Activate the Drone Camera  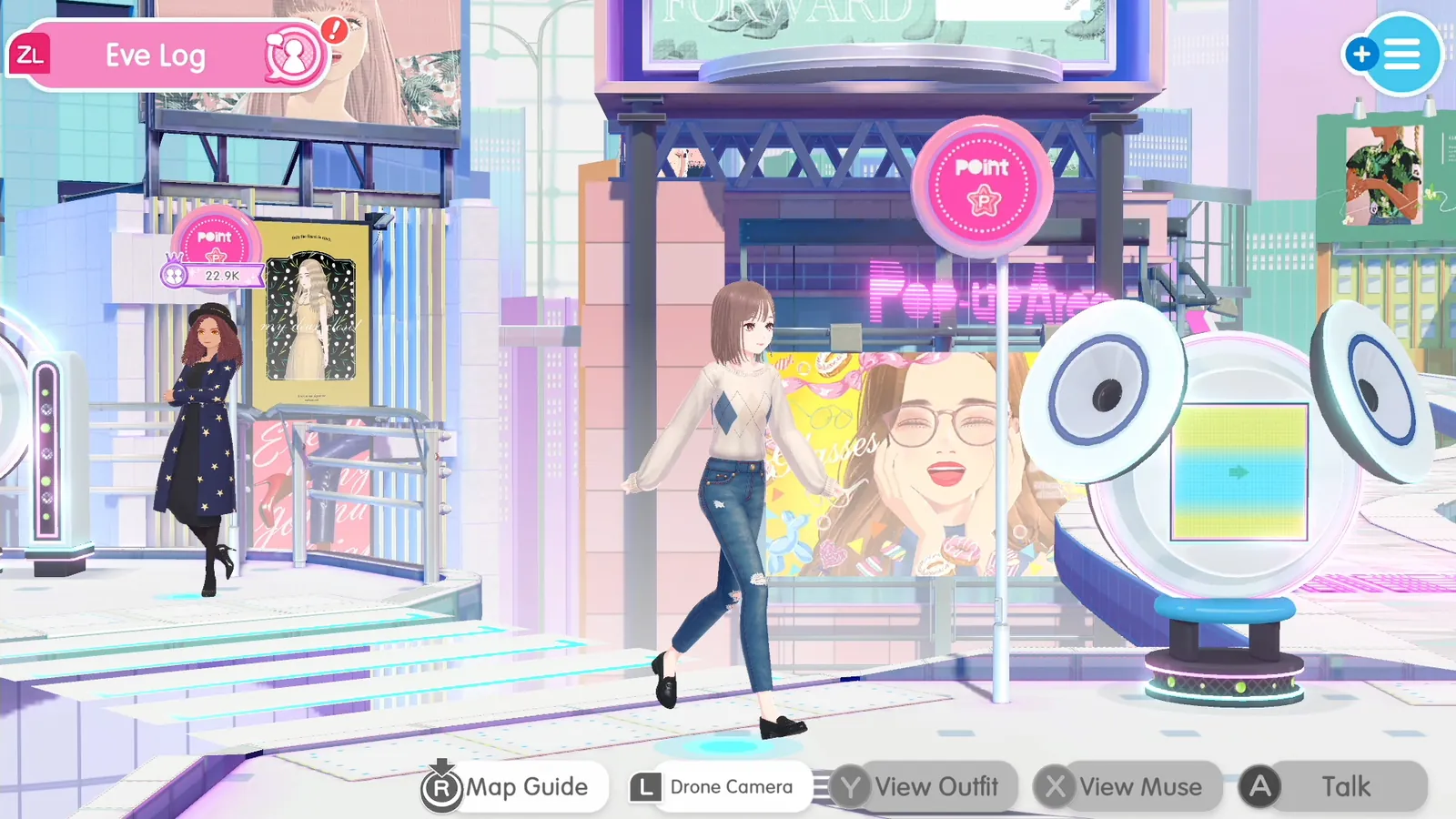point(730,786)
